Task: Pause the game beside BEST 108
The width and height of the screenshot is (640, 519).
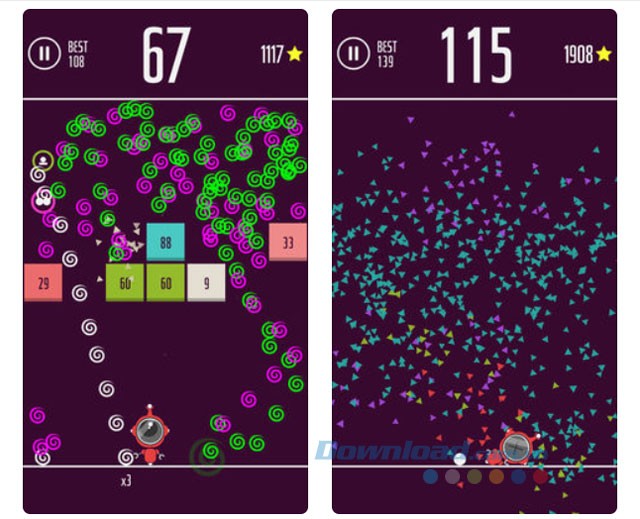Action: click(45, 54)
